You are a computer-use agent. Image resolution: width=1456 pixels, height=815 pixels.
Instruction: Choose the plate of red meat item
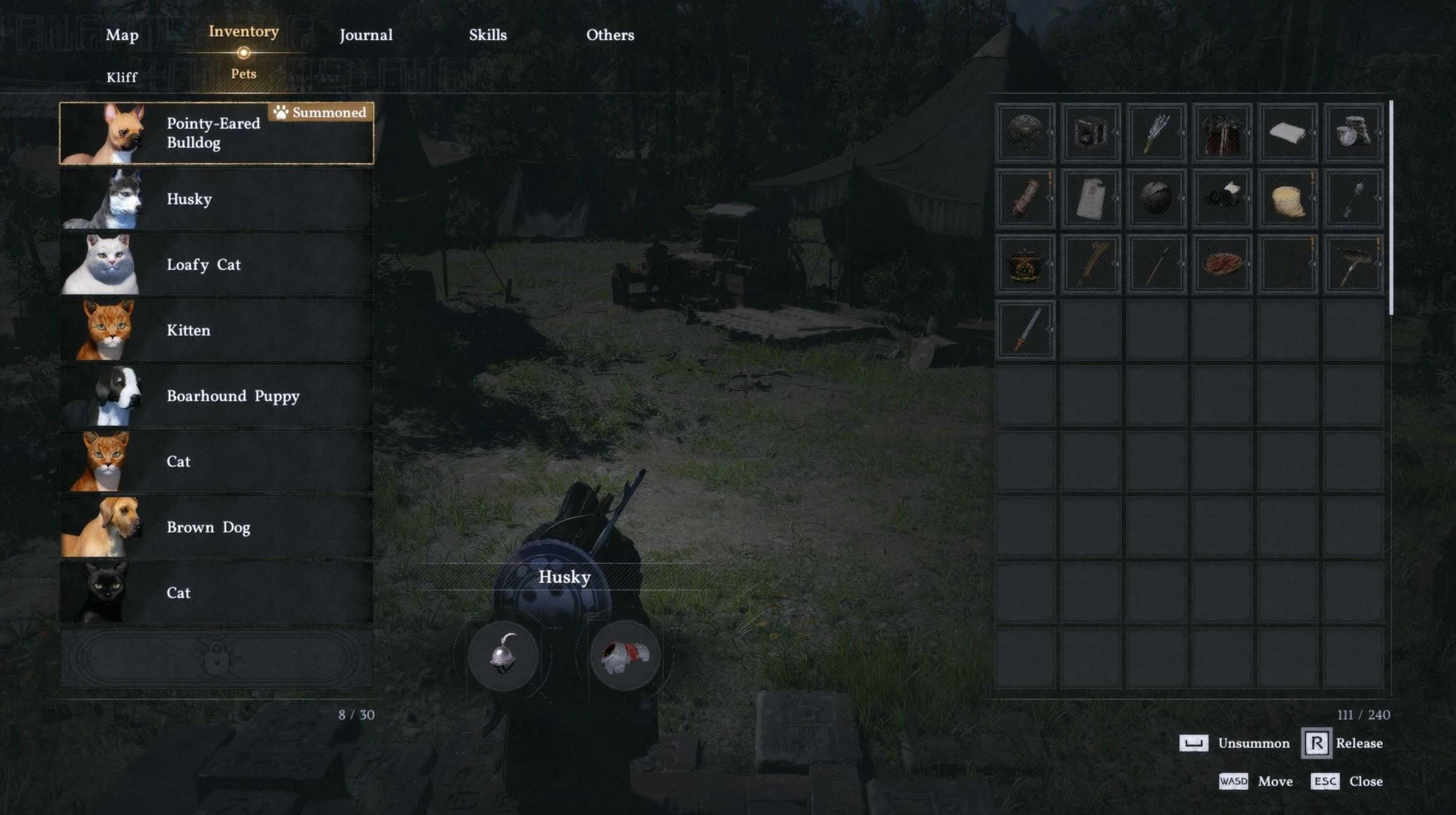1222,264
